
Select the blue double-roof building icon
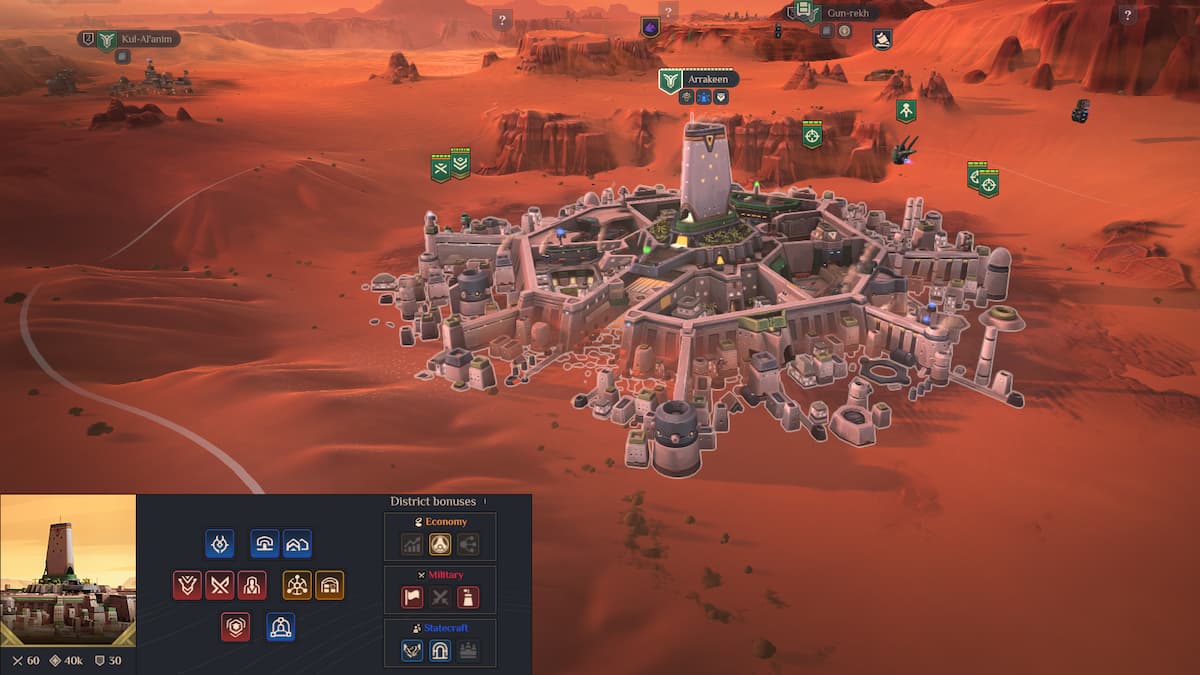pos(297,543)
